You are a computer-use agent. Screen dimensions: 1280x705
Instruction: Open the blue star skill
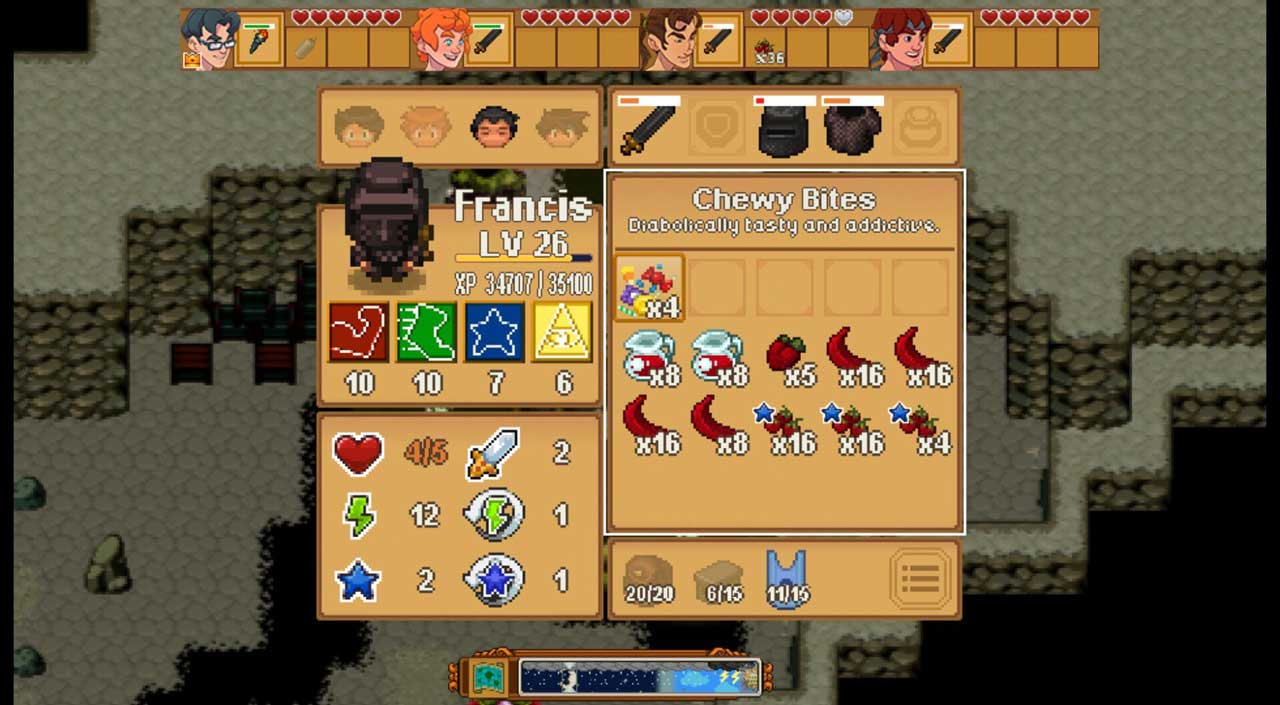[x=495, y=332]
